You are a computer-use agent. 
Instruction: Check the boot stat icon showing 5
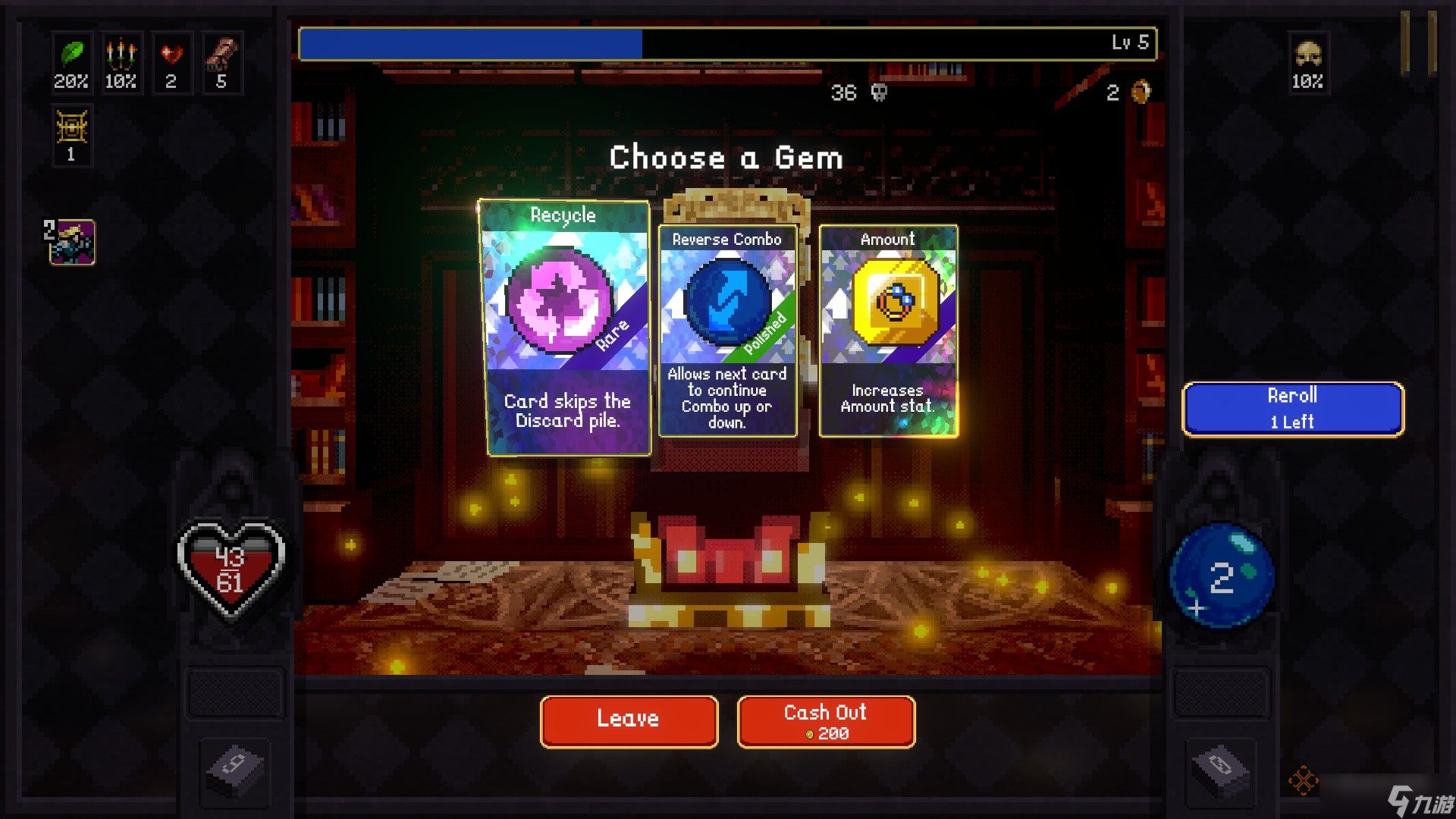pos(221,55)
